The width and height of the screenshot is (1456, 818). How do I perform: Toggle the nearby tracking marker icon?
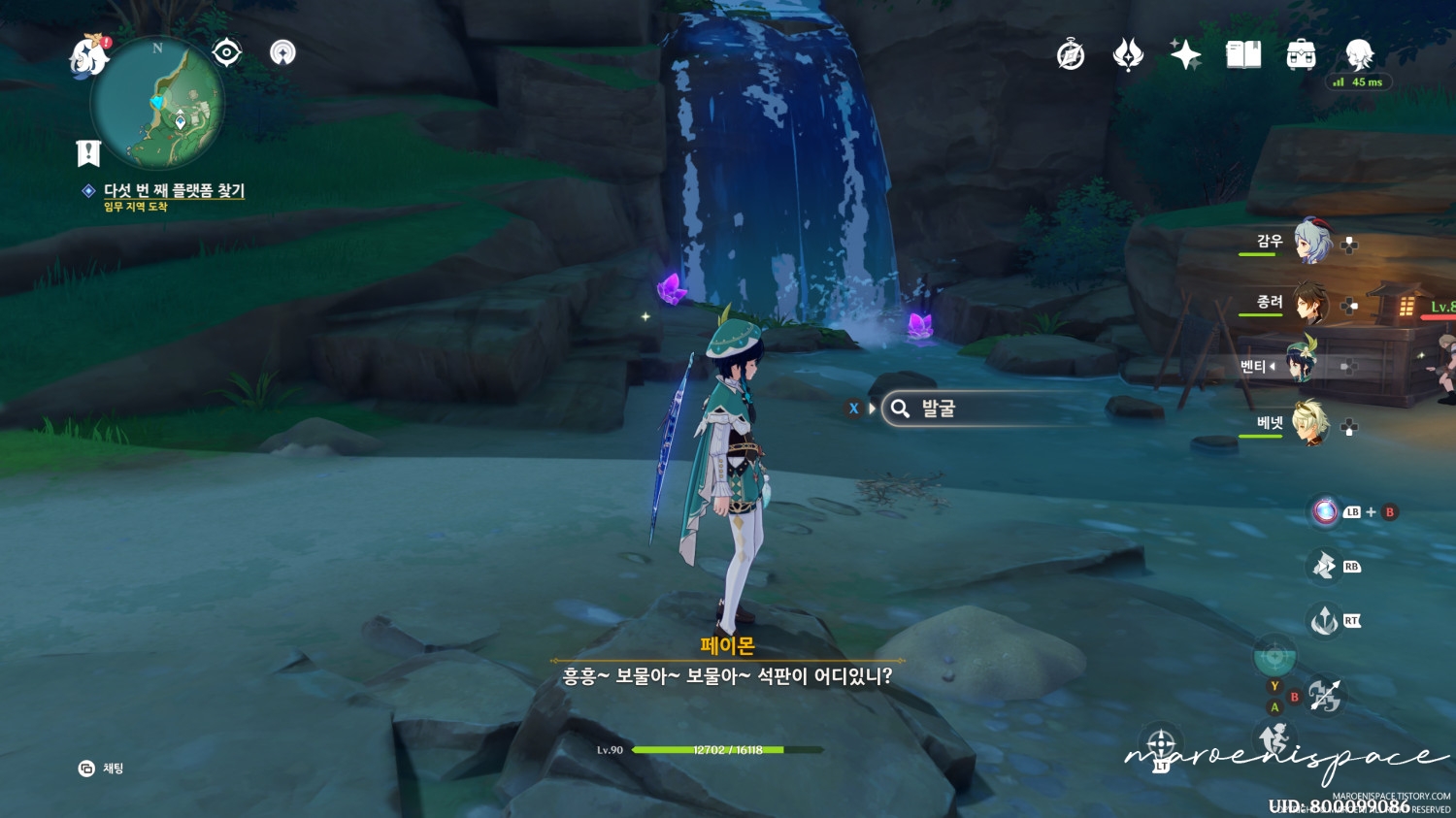tap(281, 53)
